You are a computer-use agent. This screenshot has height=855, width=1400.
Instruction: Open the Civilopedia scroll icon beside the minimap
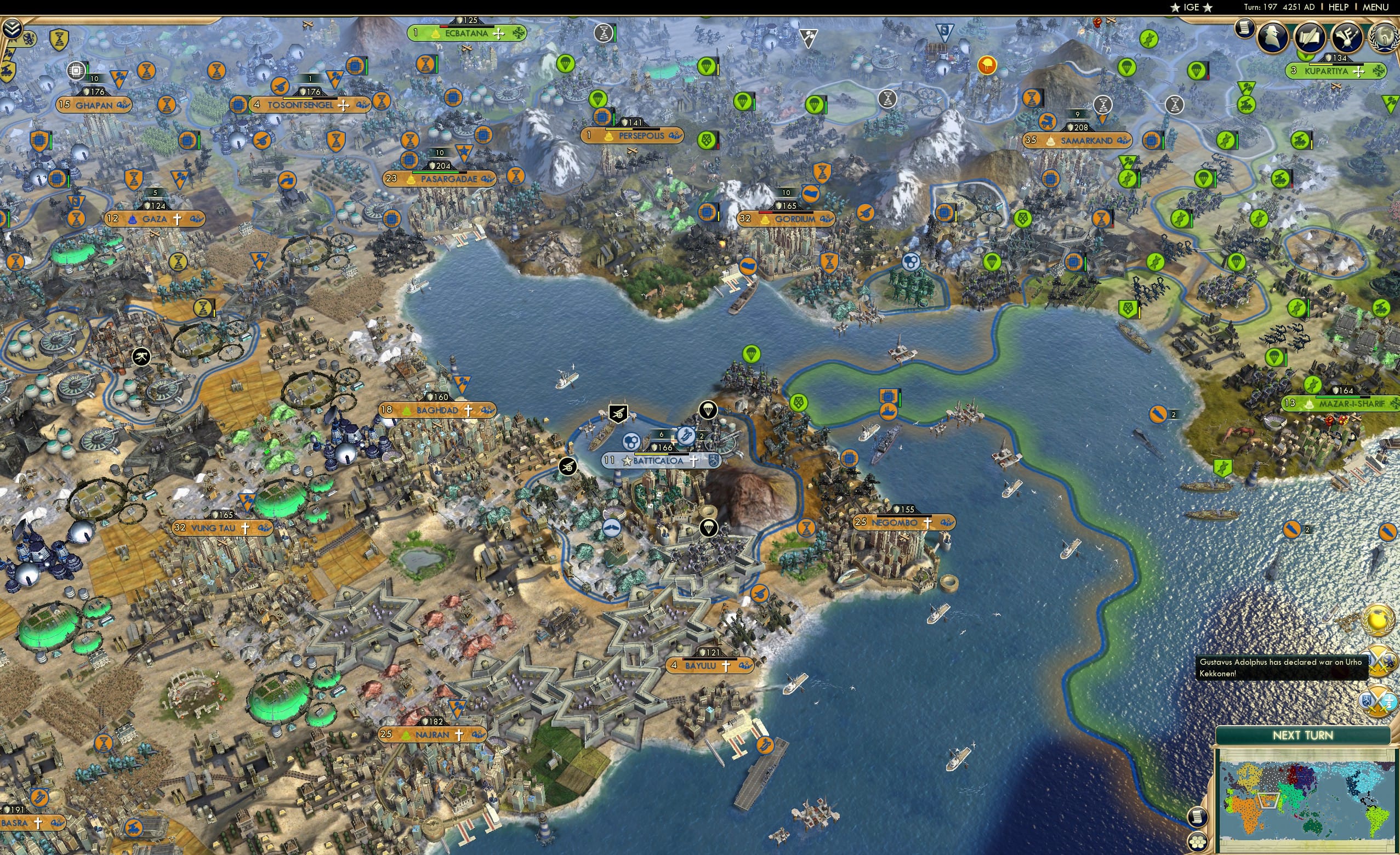pos(1198,818)
